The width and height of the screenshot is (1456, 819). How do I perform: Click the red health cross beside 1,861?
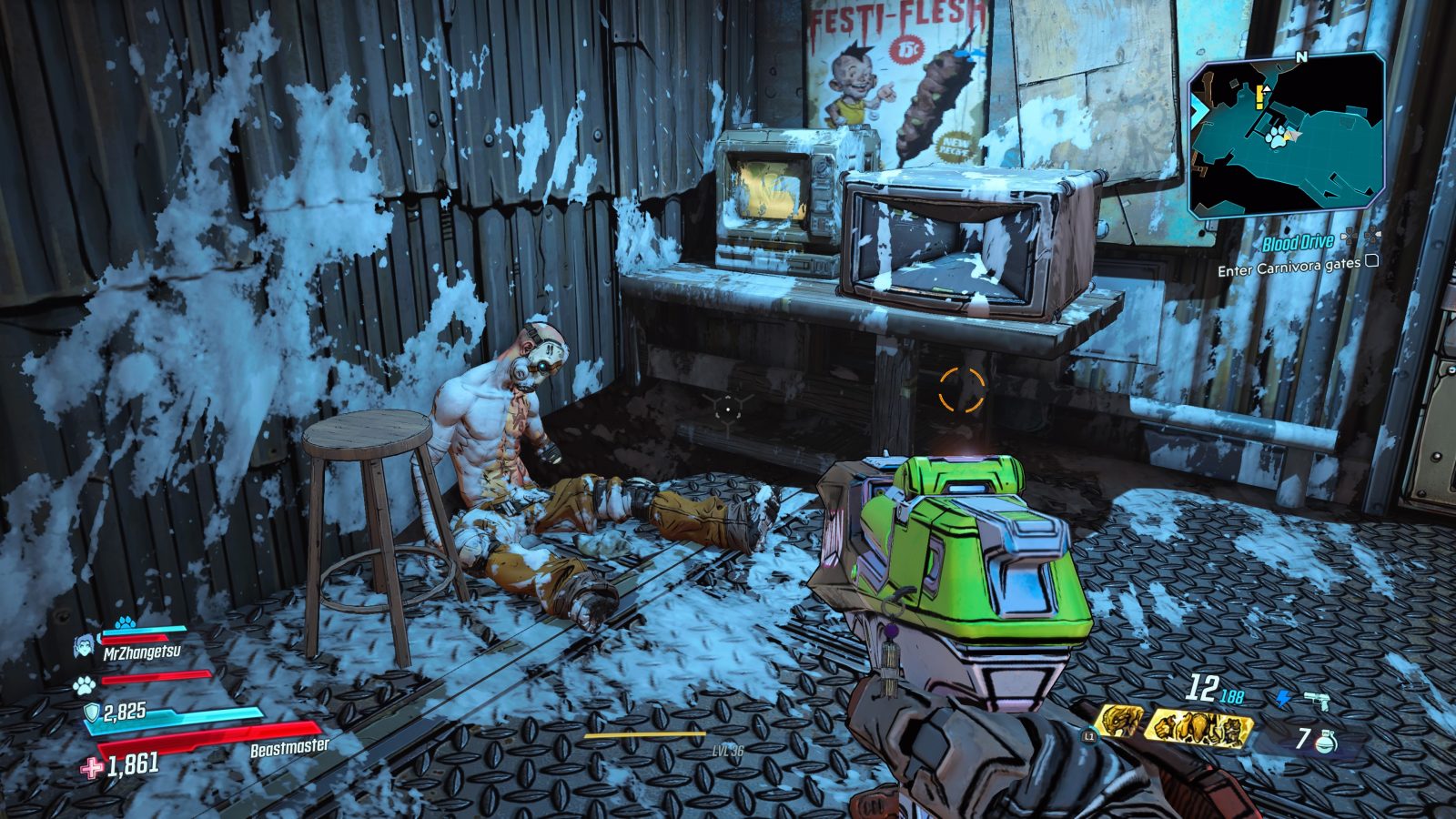91,768
